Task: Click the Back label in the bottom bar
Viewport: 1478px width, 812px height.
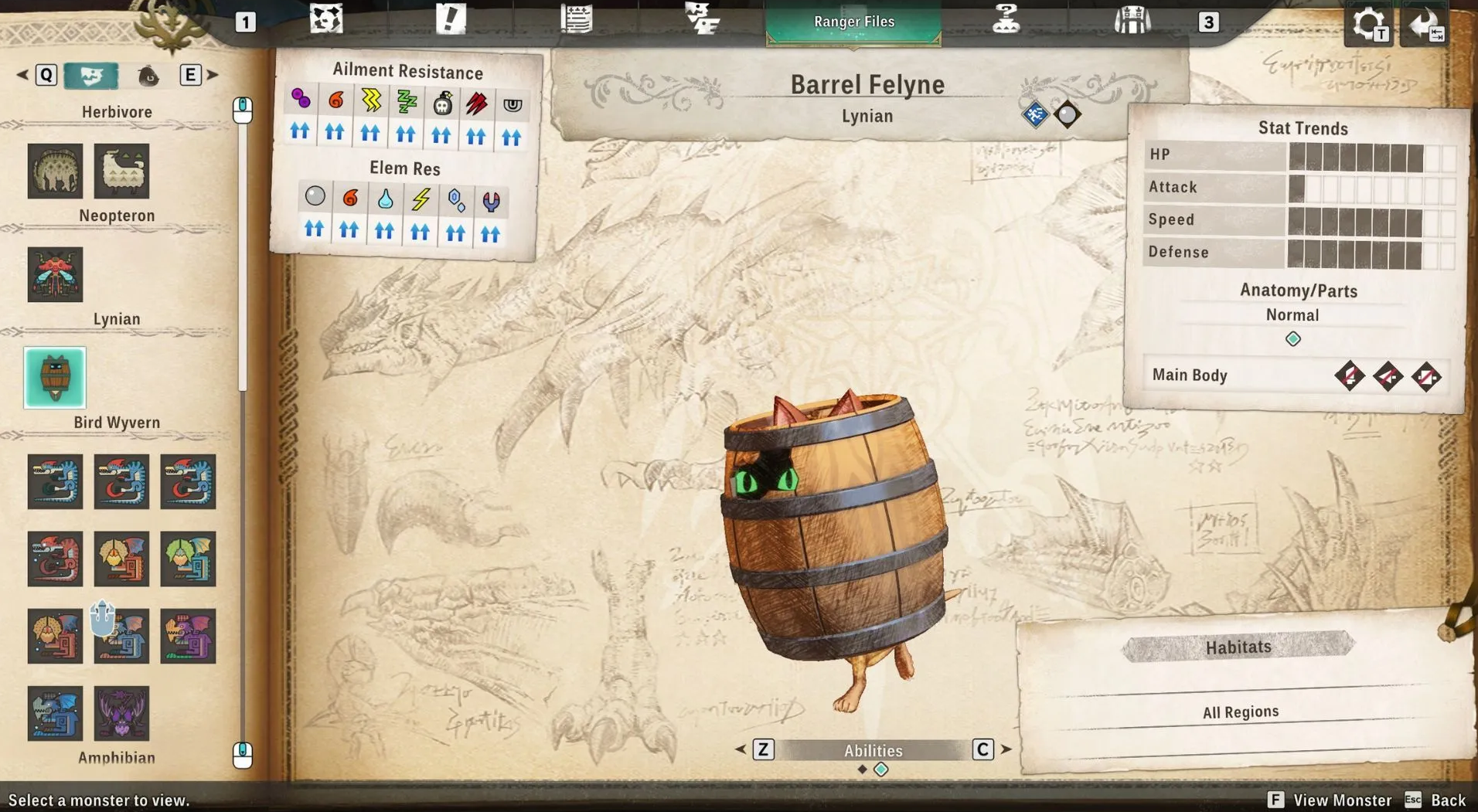Action: (x=1448, y=800)
